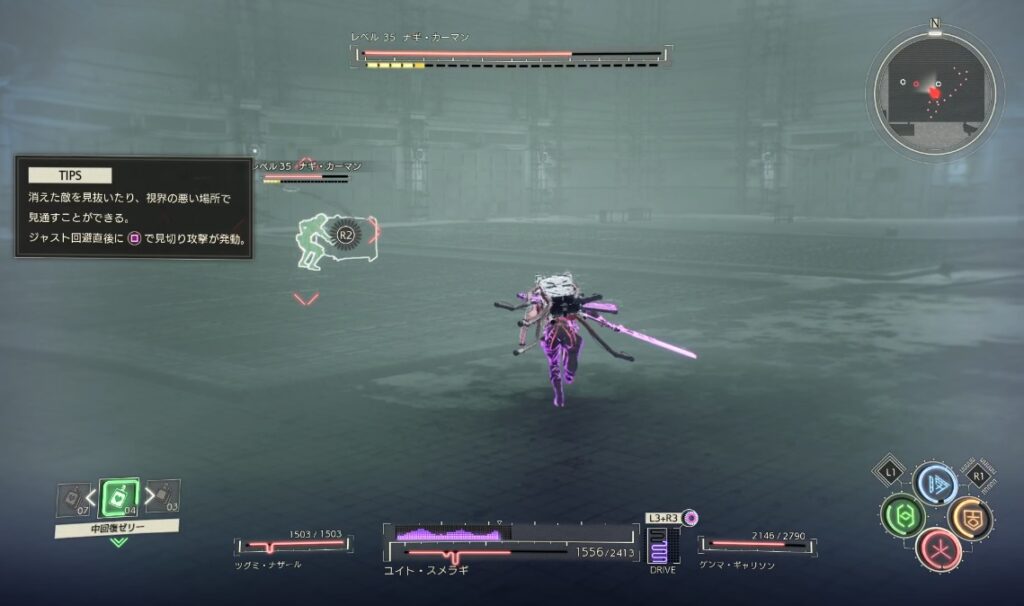Activate the orange shield SAS ability
The image size is (1024, 606).
click(x=970, y=517)
